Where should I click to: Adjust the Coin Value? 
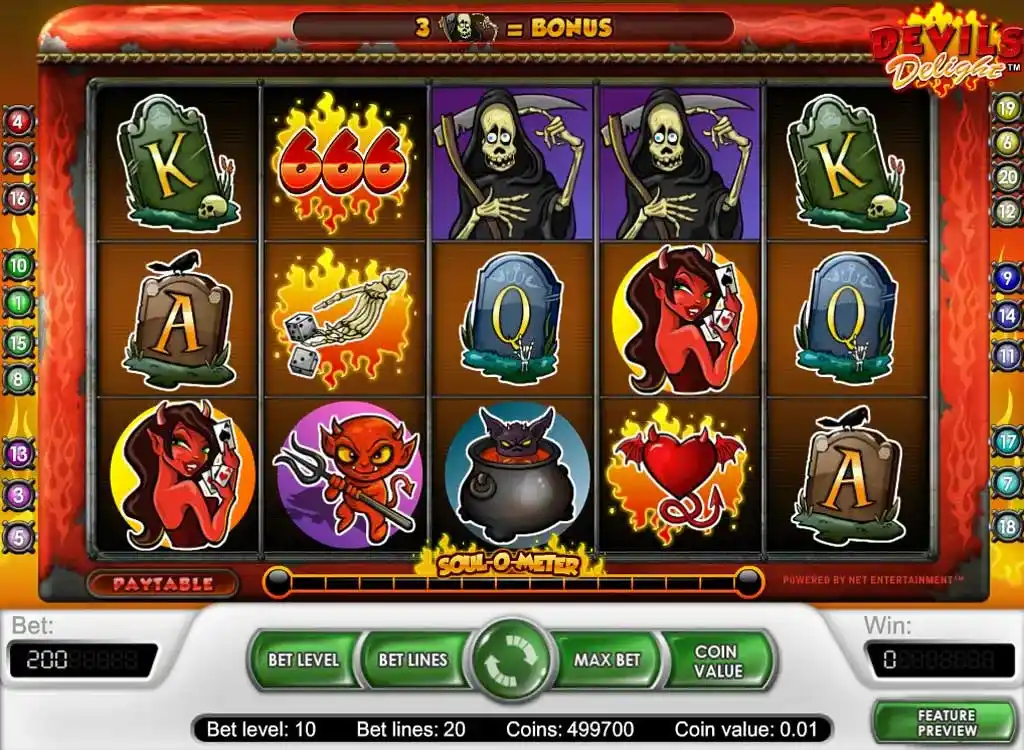[x=716, y=660]
